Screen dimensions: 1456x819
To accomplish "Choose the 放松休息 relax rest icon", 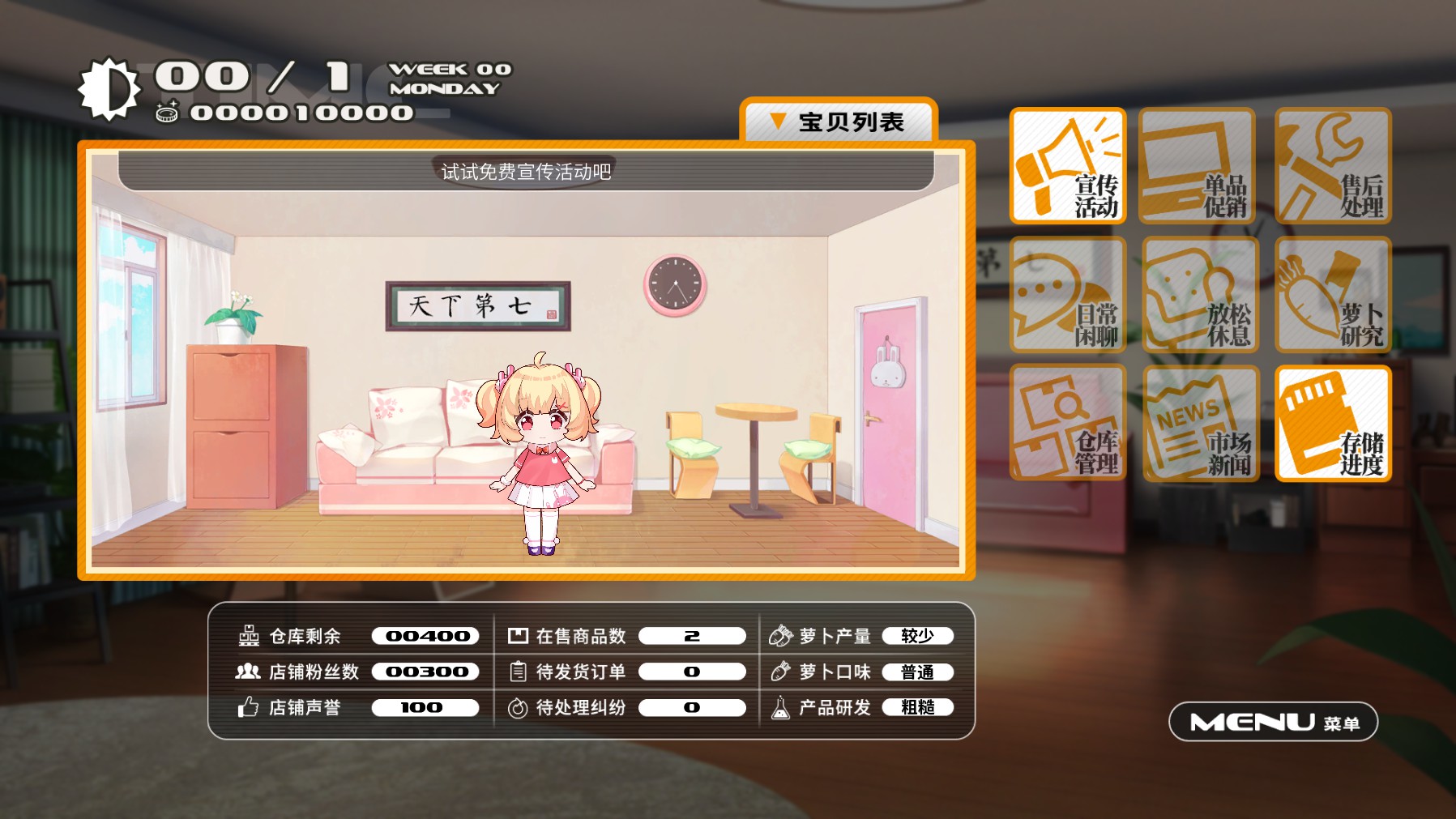I will pos(1199,296).
